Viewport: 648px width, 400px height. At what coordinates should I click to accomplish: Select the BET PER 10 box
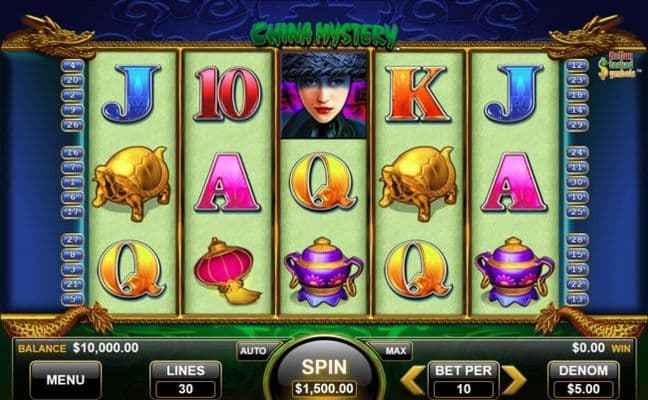[462, 379]
